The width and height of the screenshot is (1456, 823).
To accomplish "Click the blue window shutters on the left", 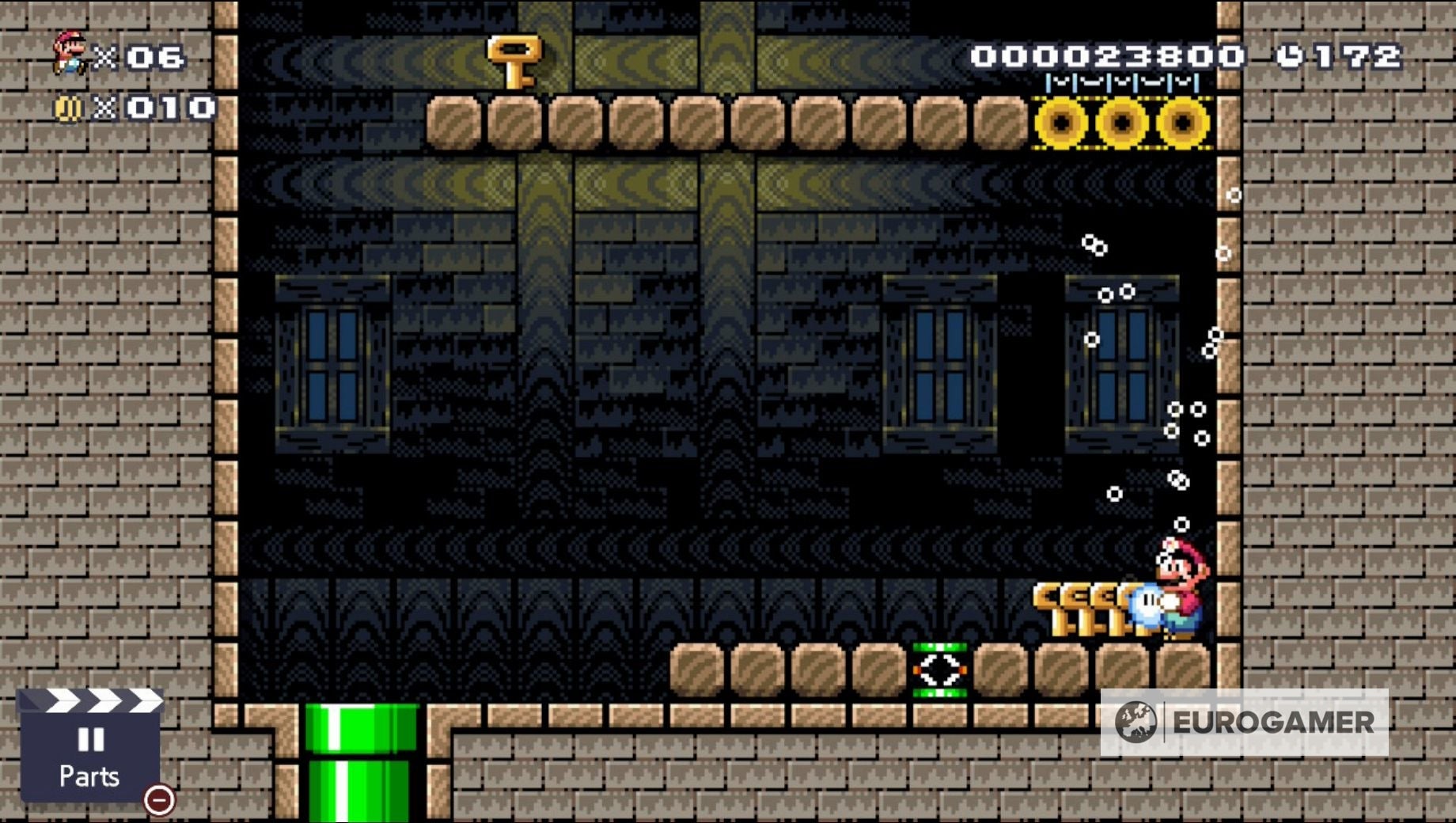I will point(332,364).
